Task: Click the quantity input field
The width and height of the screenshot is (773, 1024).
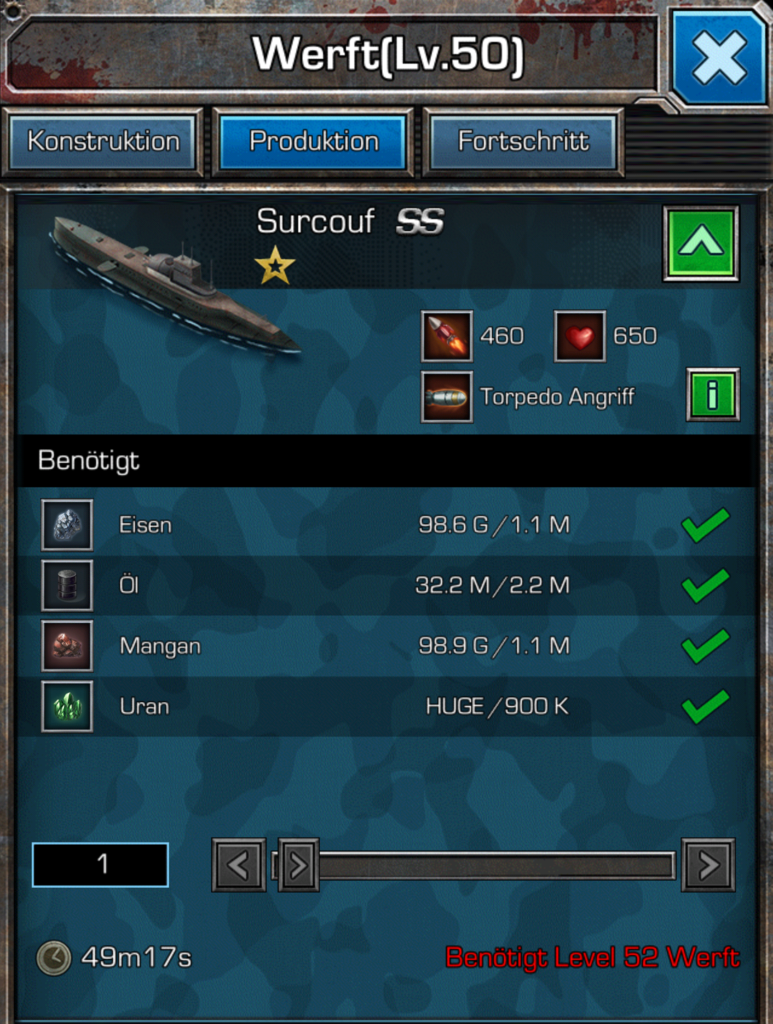Action: (100, 864)
